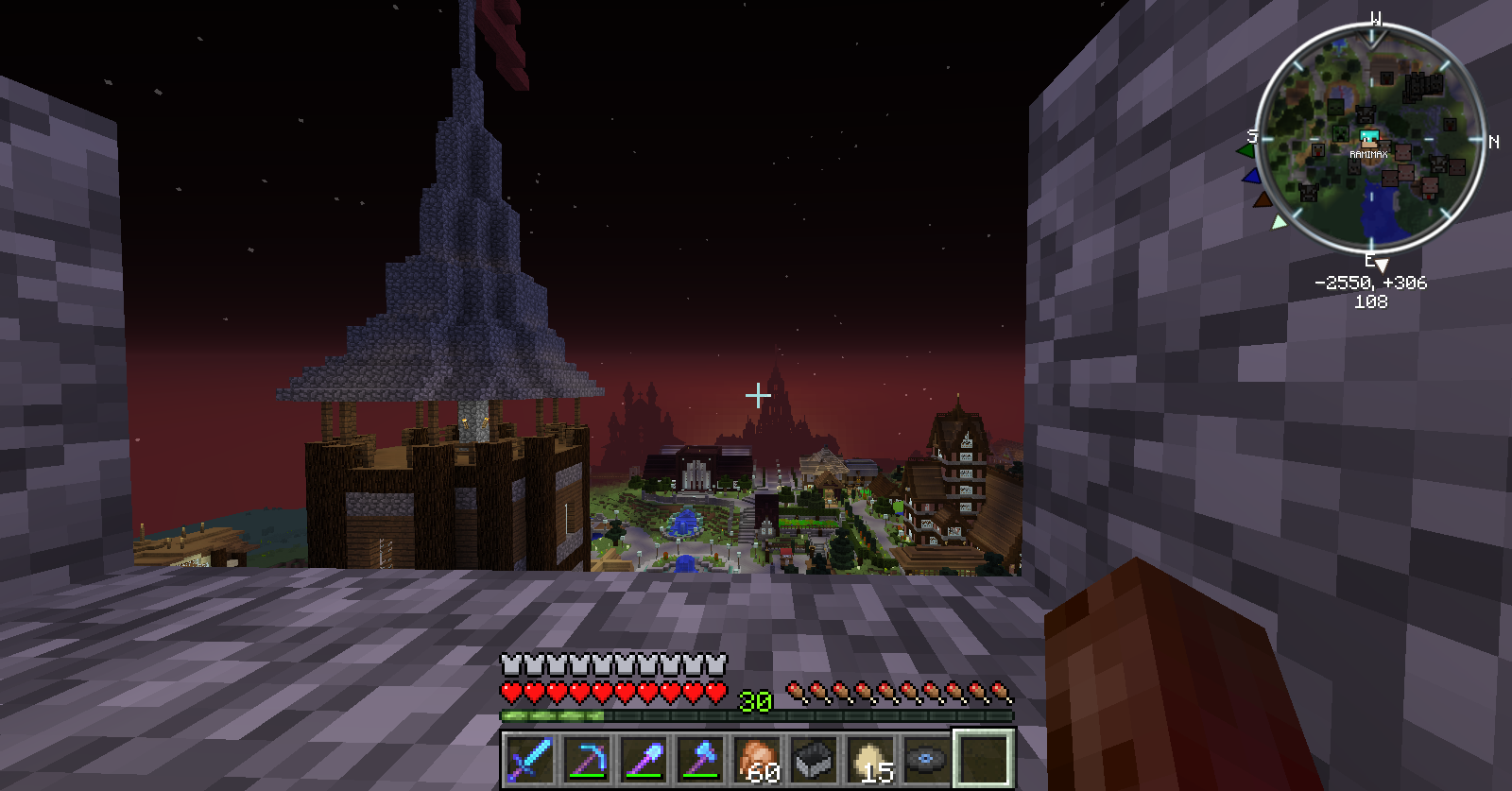Screen dimensions: 1512x791
Task: Select the diamond pickaxe hotbar slot
Action: [x=587, y=759]
